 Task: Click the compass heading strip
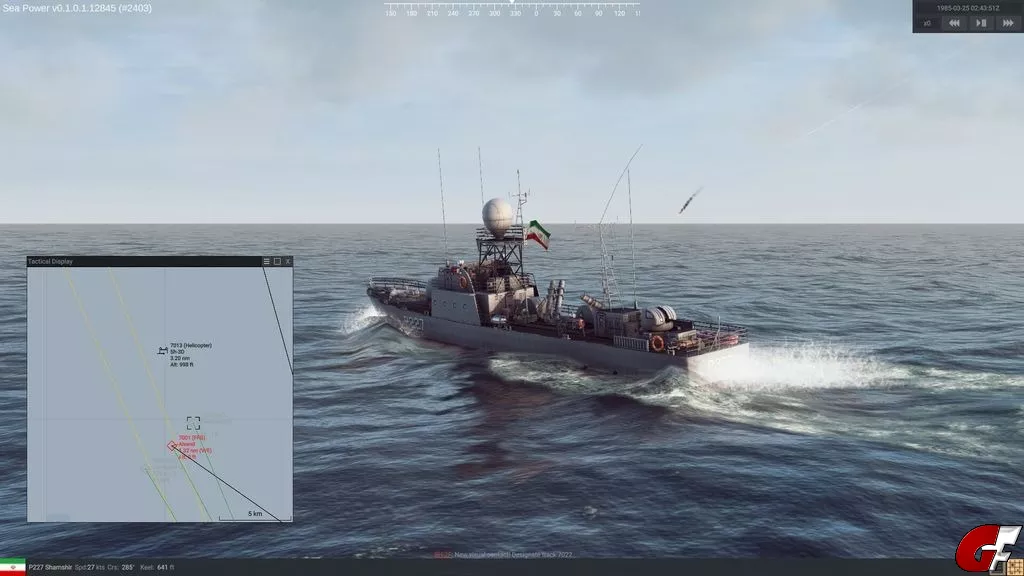pos(511,12)
